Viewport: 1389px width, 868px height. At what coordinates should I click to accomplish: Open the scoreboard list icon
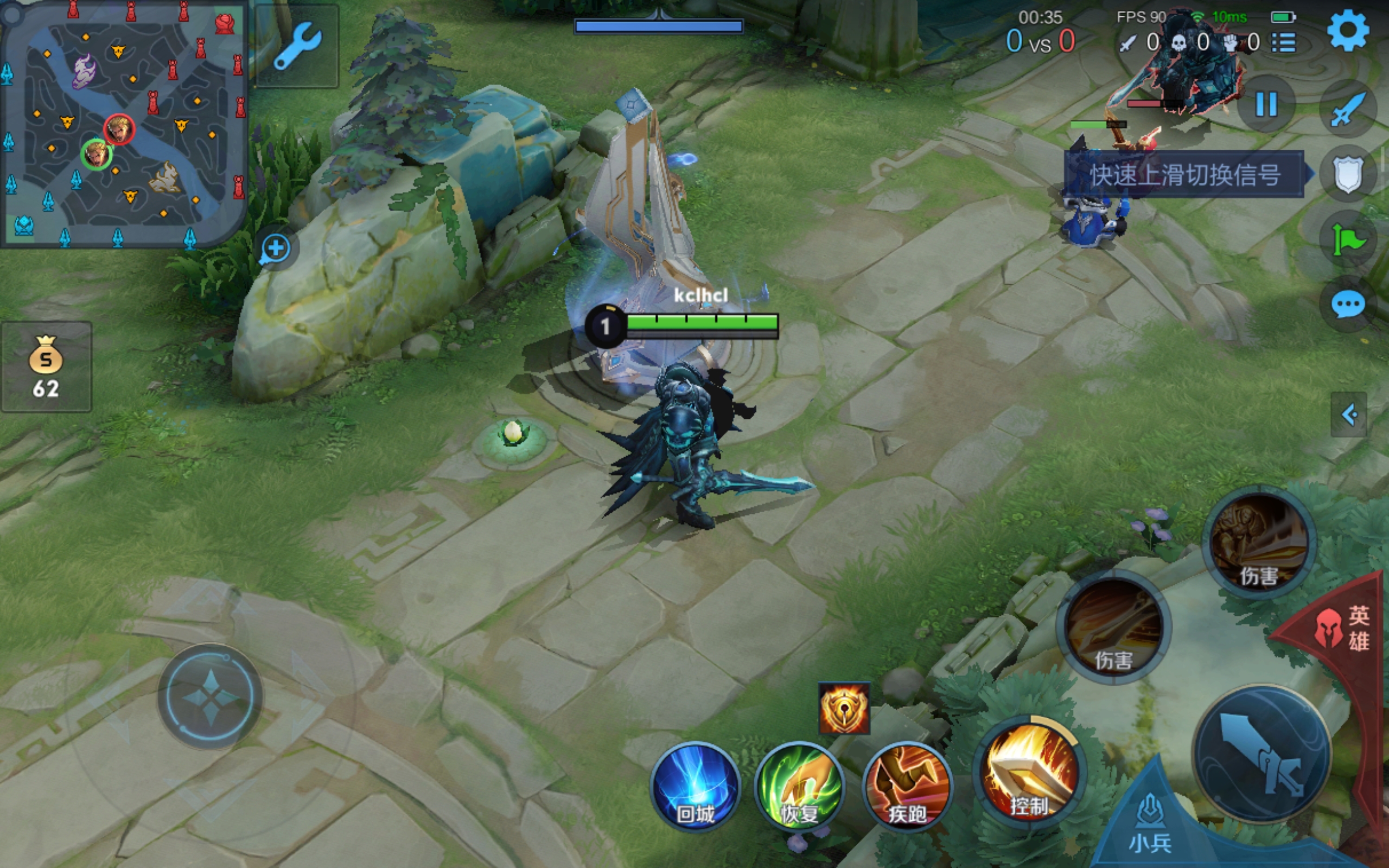click(x=1283, y=42)
